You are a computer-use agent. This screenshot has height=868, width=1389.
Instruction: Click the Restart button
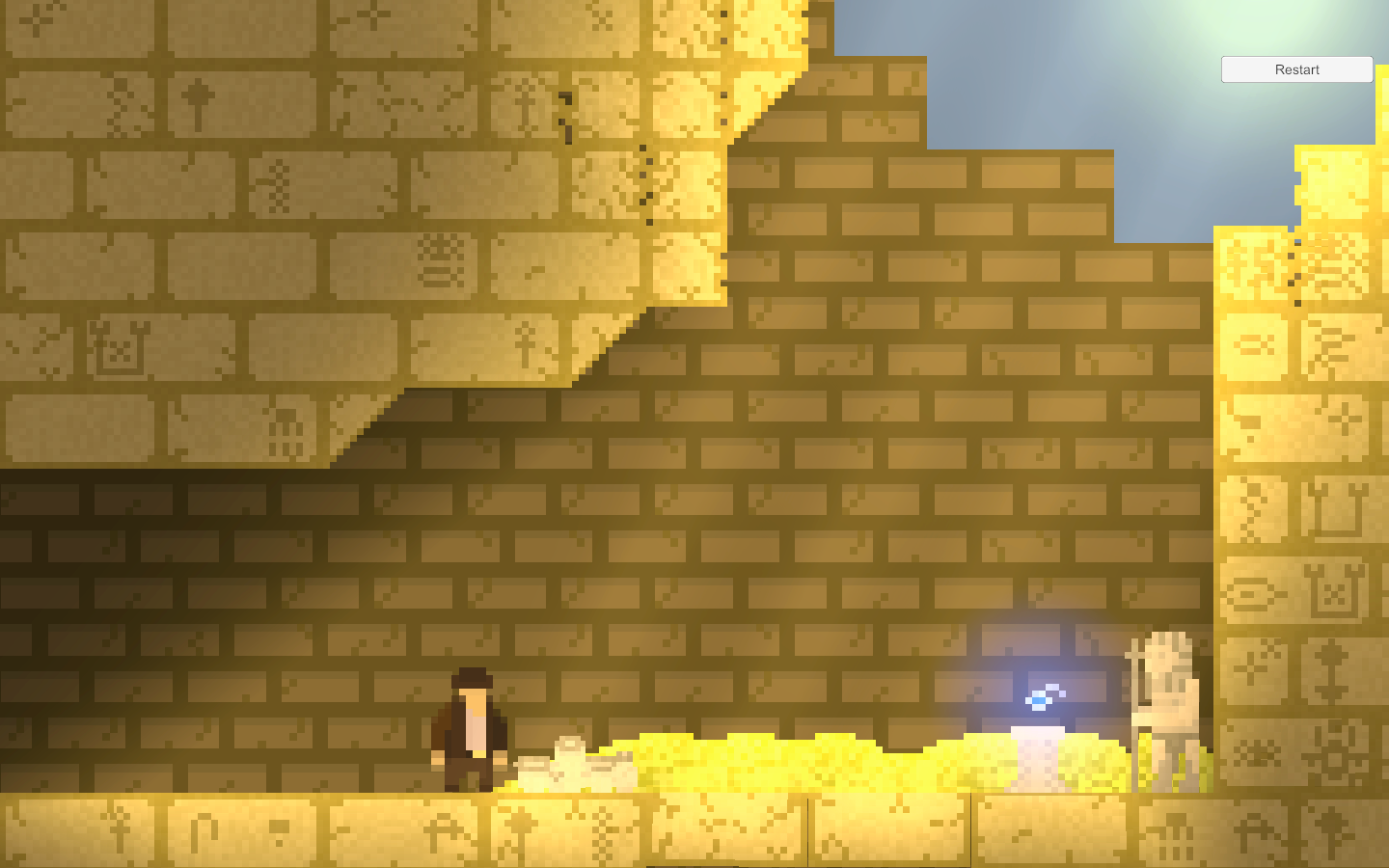click(1296, 68)
